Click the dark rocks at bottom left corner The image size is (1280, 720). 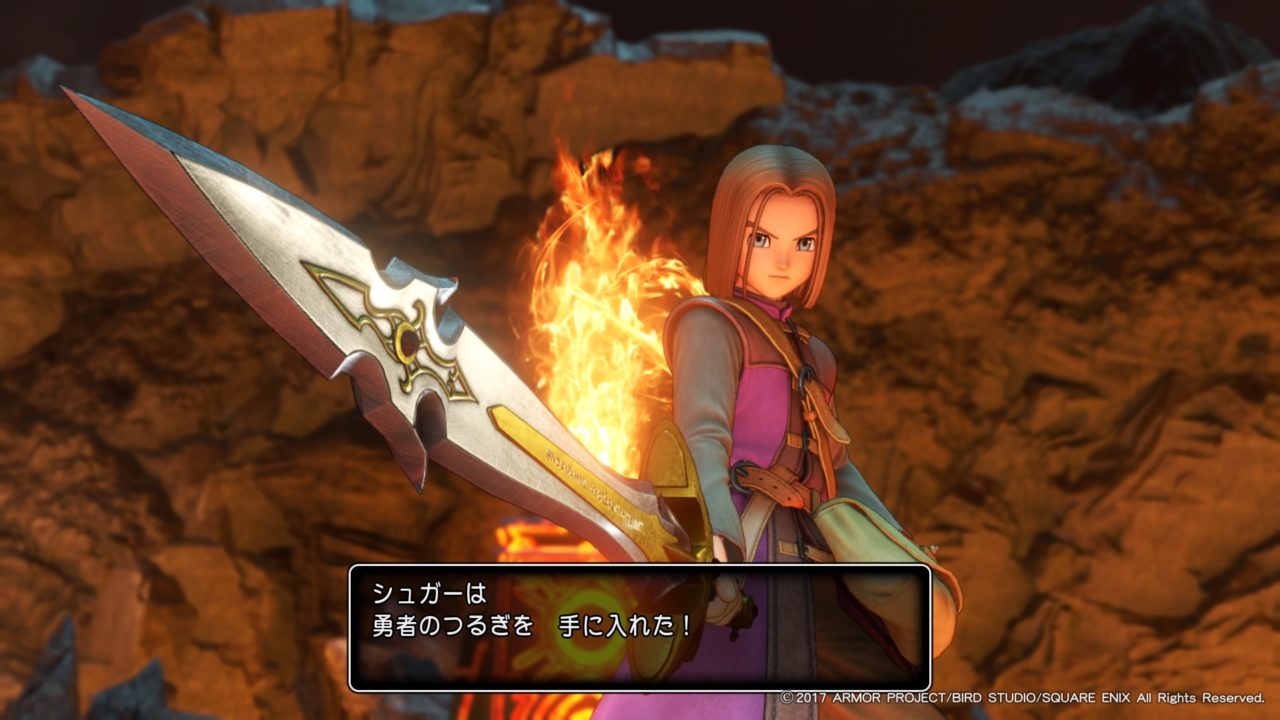[60, 680]
